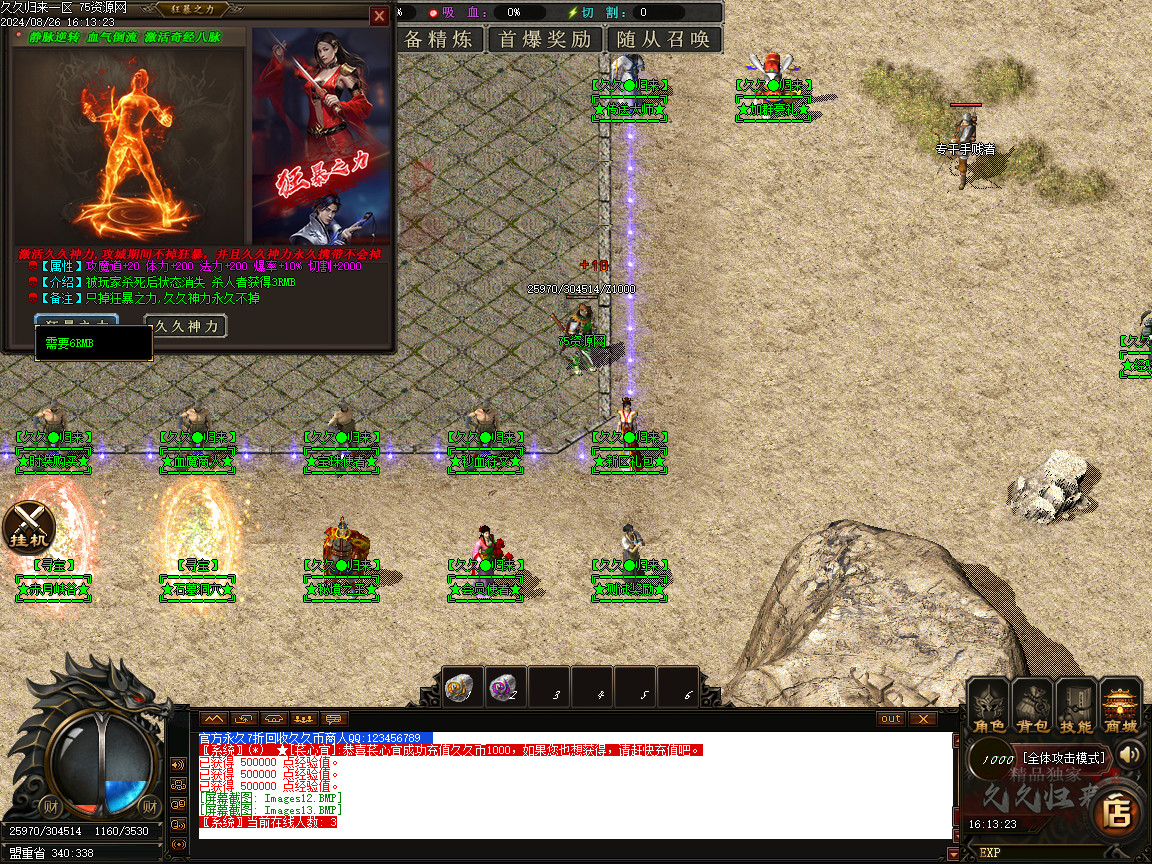The image size is (1152, 864).
Task: Open the 首爆奖励 menu
Action: pos(545,39)
